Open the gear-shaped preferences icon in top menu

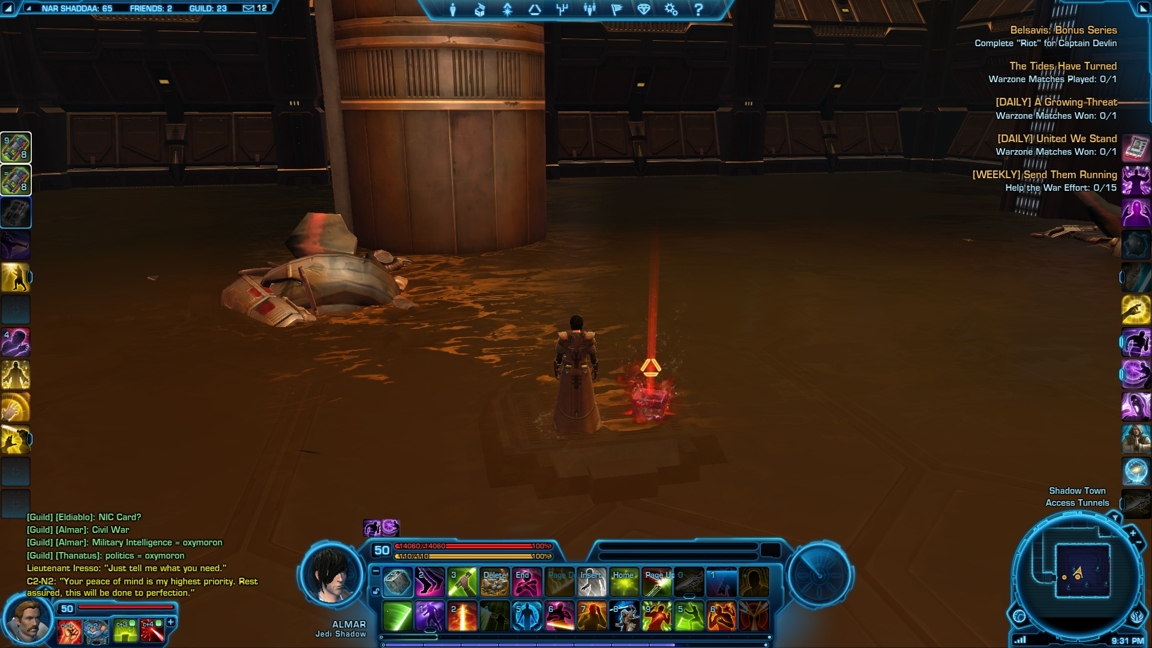(x=671, y=10)
